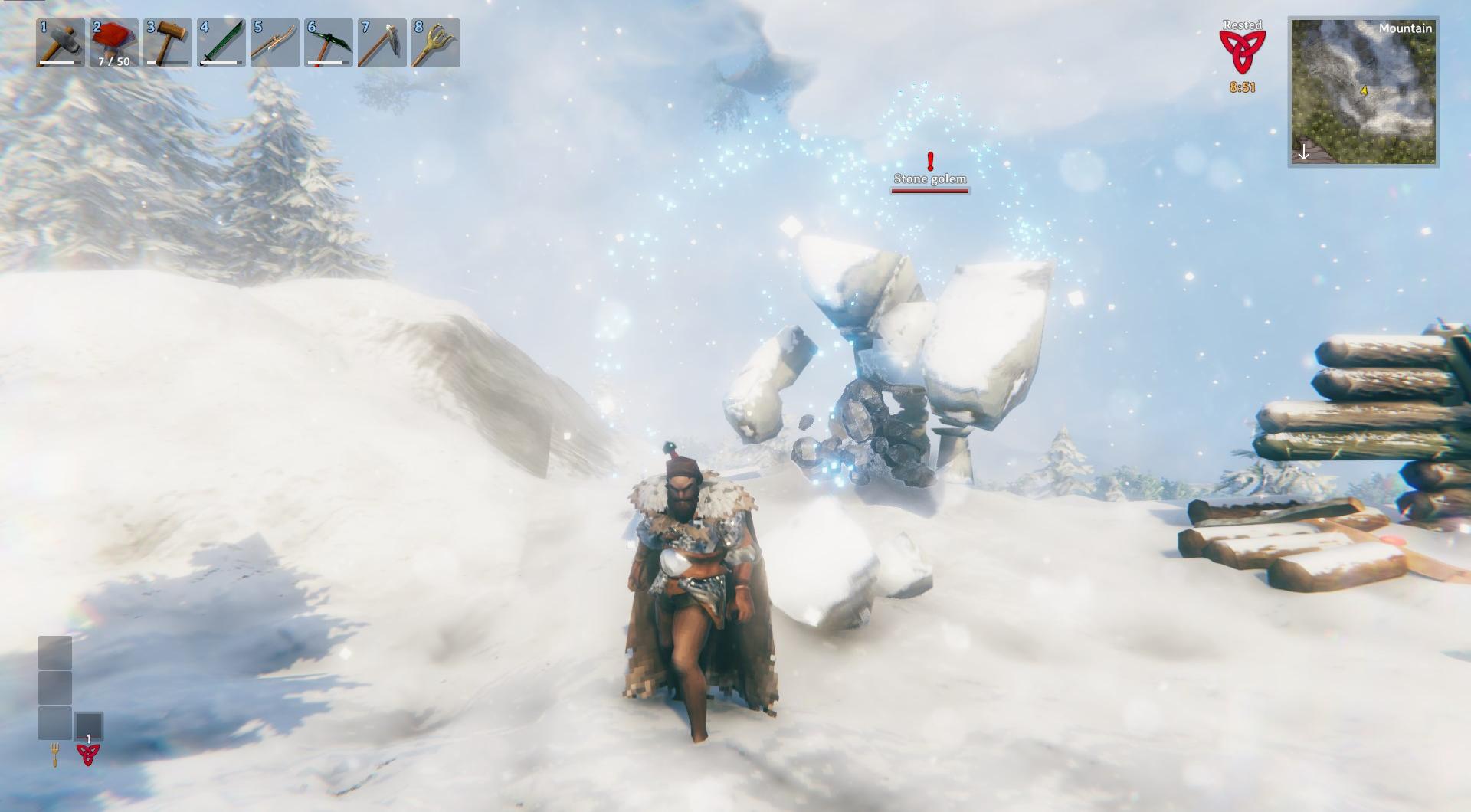Select the green pickaxe in slot 6
Image resolution: width=1471 pixels, height=812 pixels.
[x=329, y=43]
